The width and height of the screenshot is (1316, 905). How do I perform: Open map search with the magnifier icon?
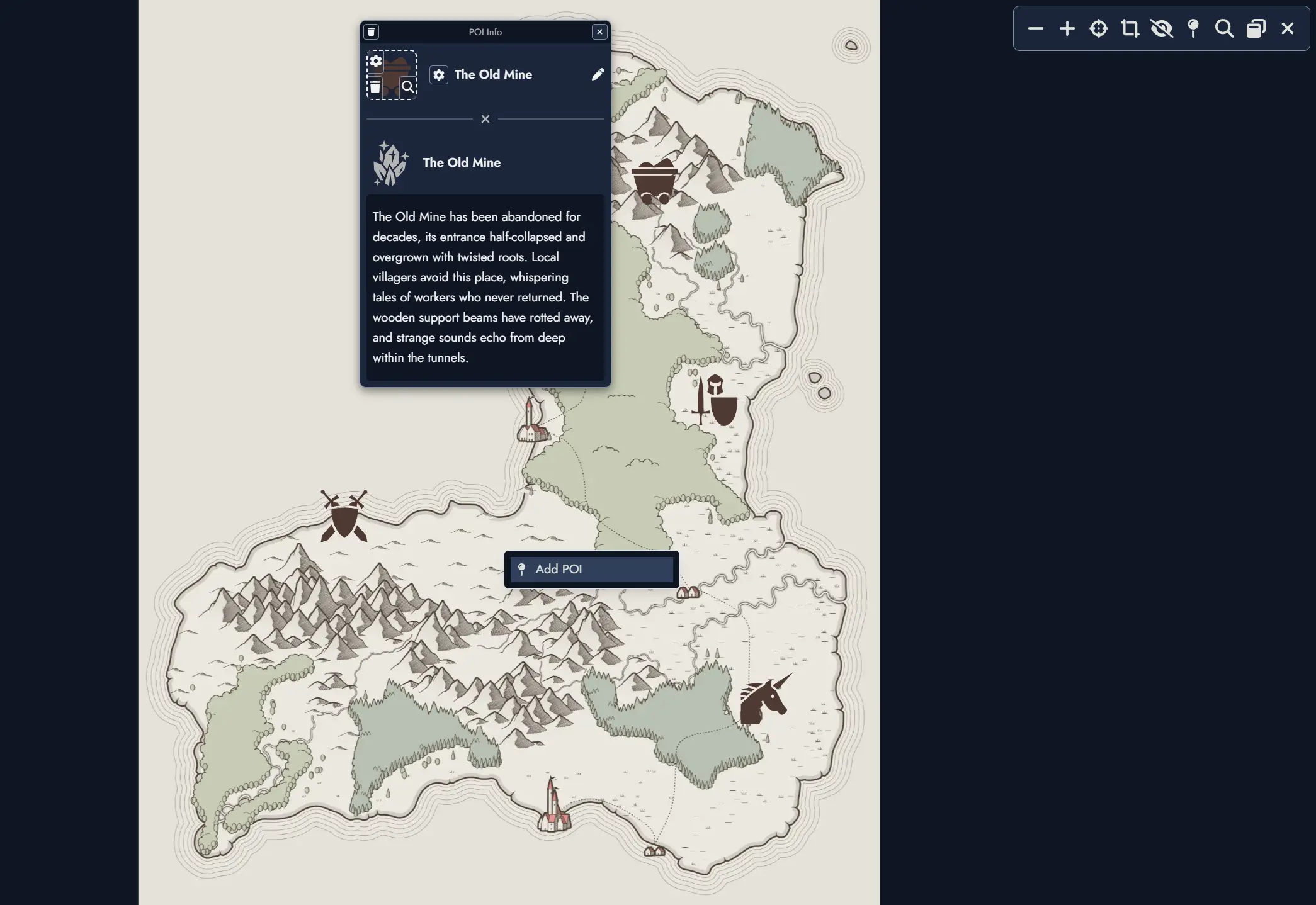1224,28
